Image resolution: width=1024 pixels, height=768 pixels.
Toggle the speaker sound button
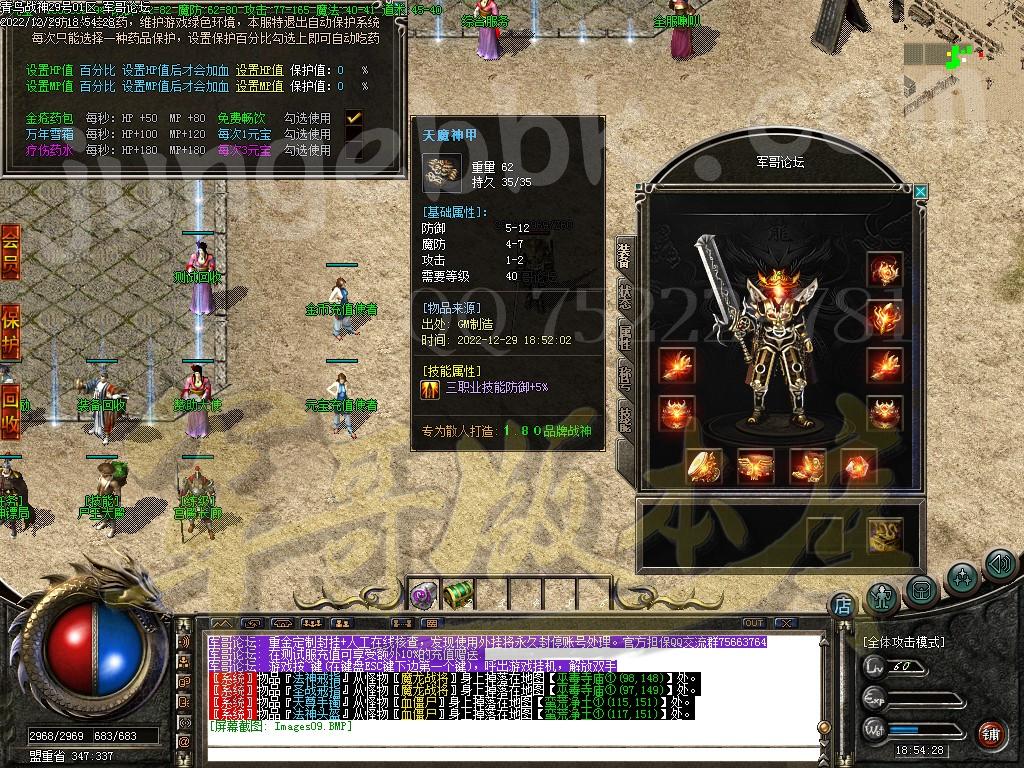point(1000,565)
